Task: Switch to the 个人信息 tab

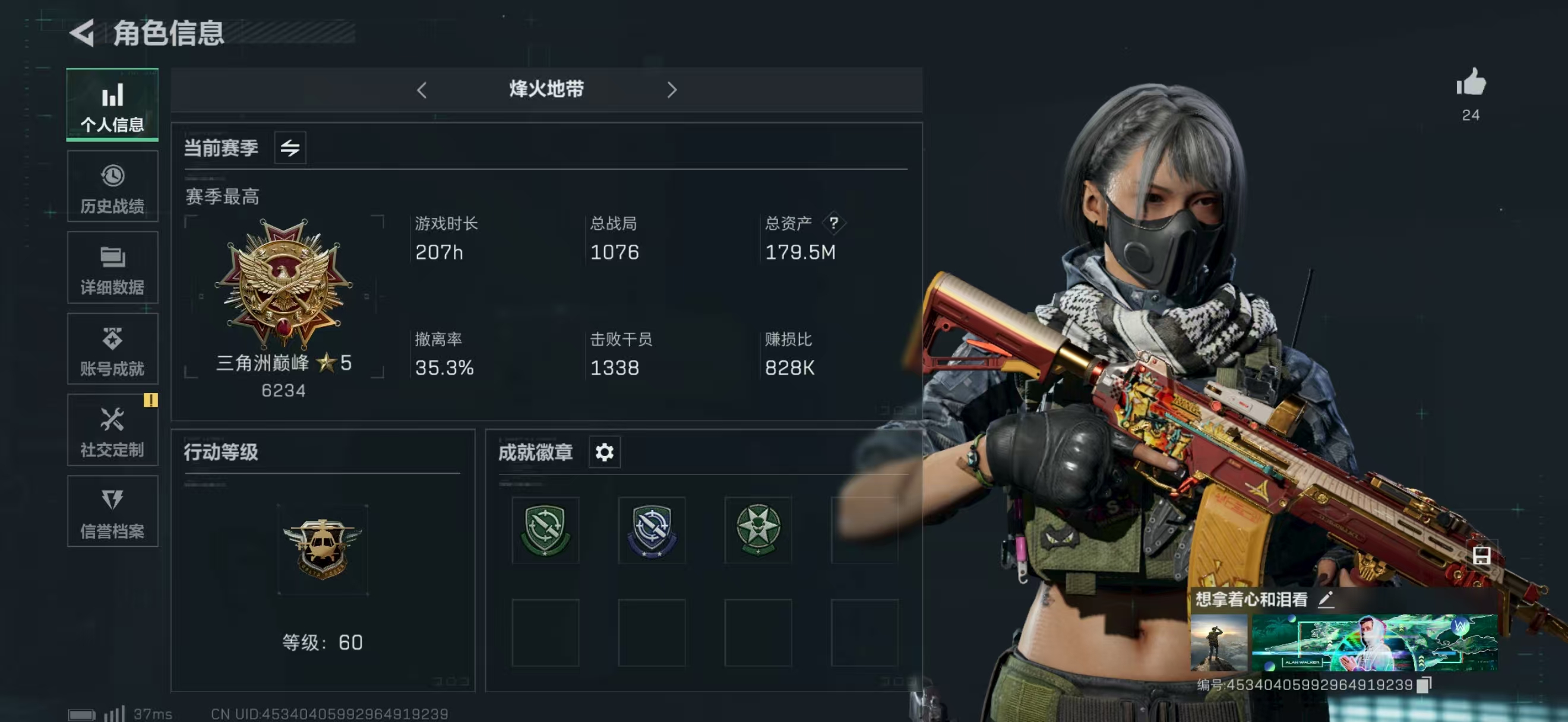Action: click(113, 106)
